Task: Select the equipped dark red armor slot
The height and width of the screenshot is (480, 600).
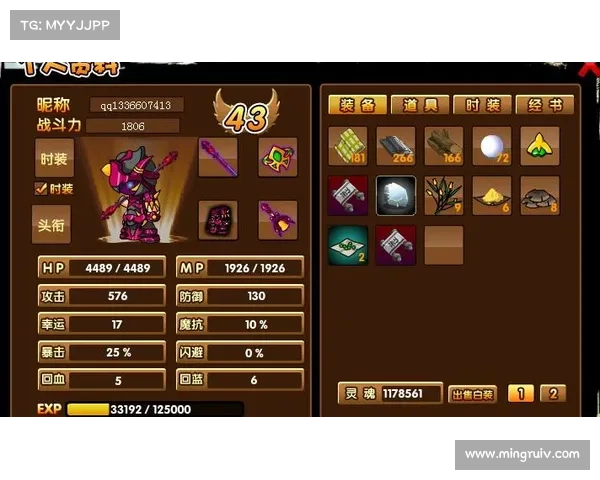Action: coord(218,220)
